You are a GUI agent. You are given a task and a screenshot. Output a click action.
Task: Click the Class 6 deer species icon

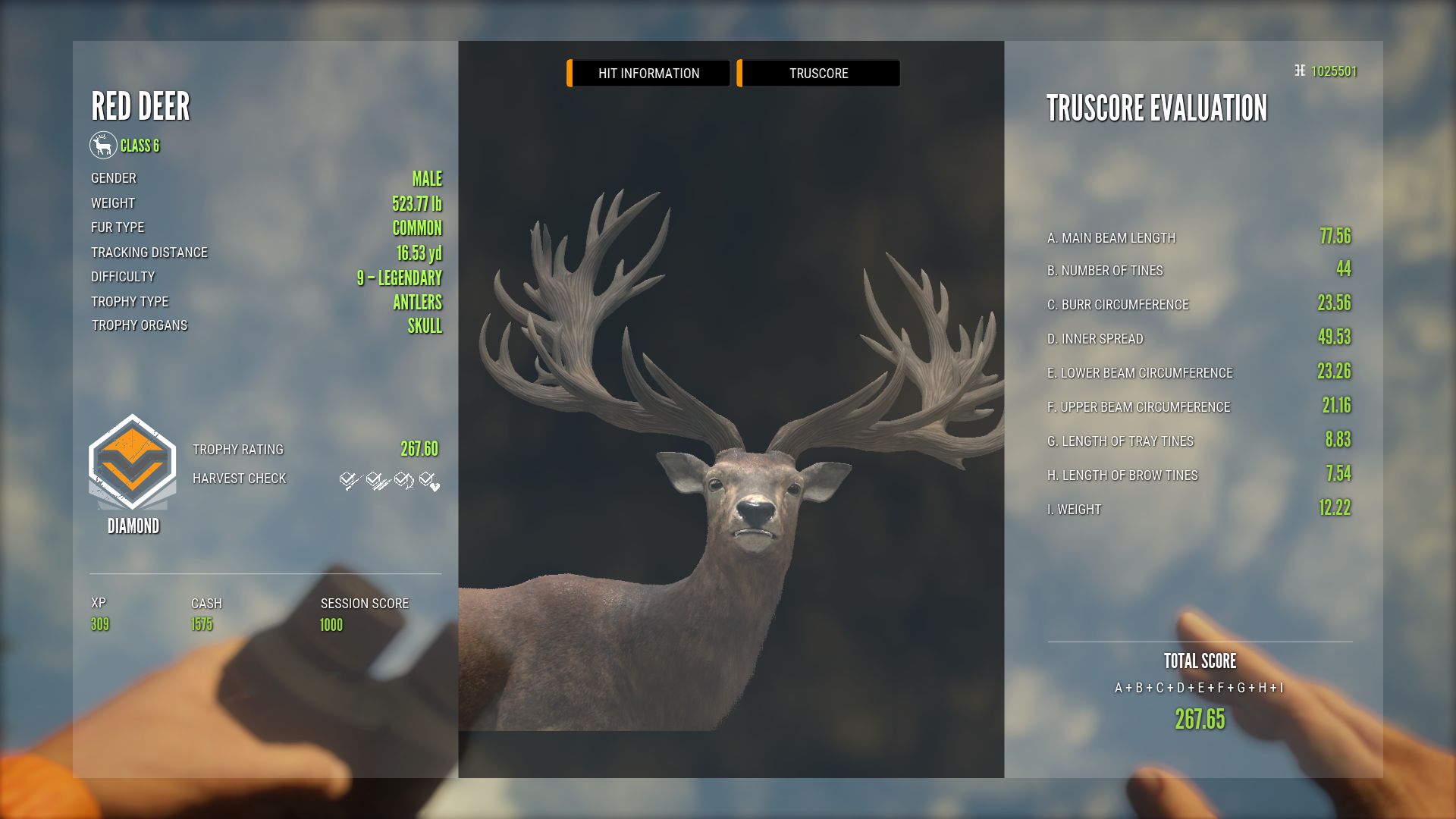(x=104, y=146)
